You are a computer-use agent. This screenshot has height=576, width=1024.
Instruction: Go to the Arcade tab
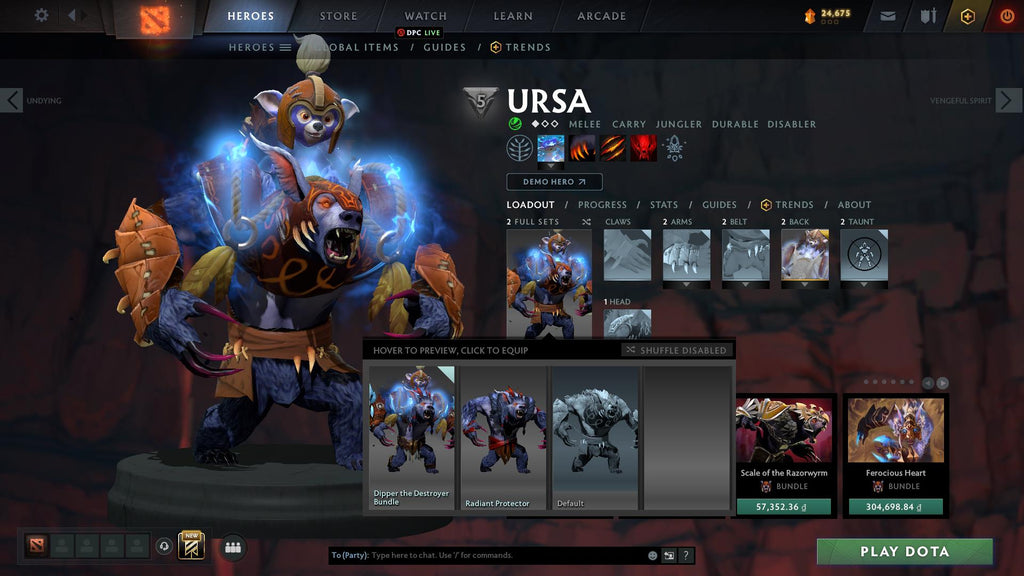click(x=601, y=16)
